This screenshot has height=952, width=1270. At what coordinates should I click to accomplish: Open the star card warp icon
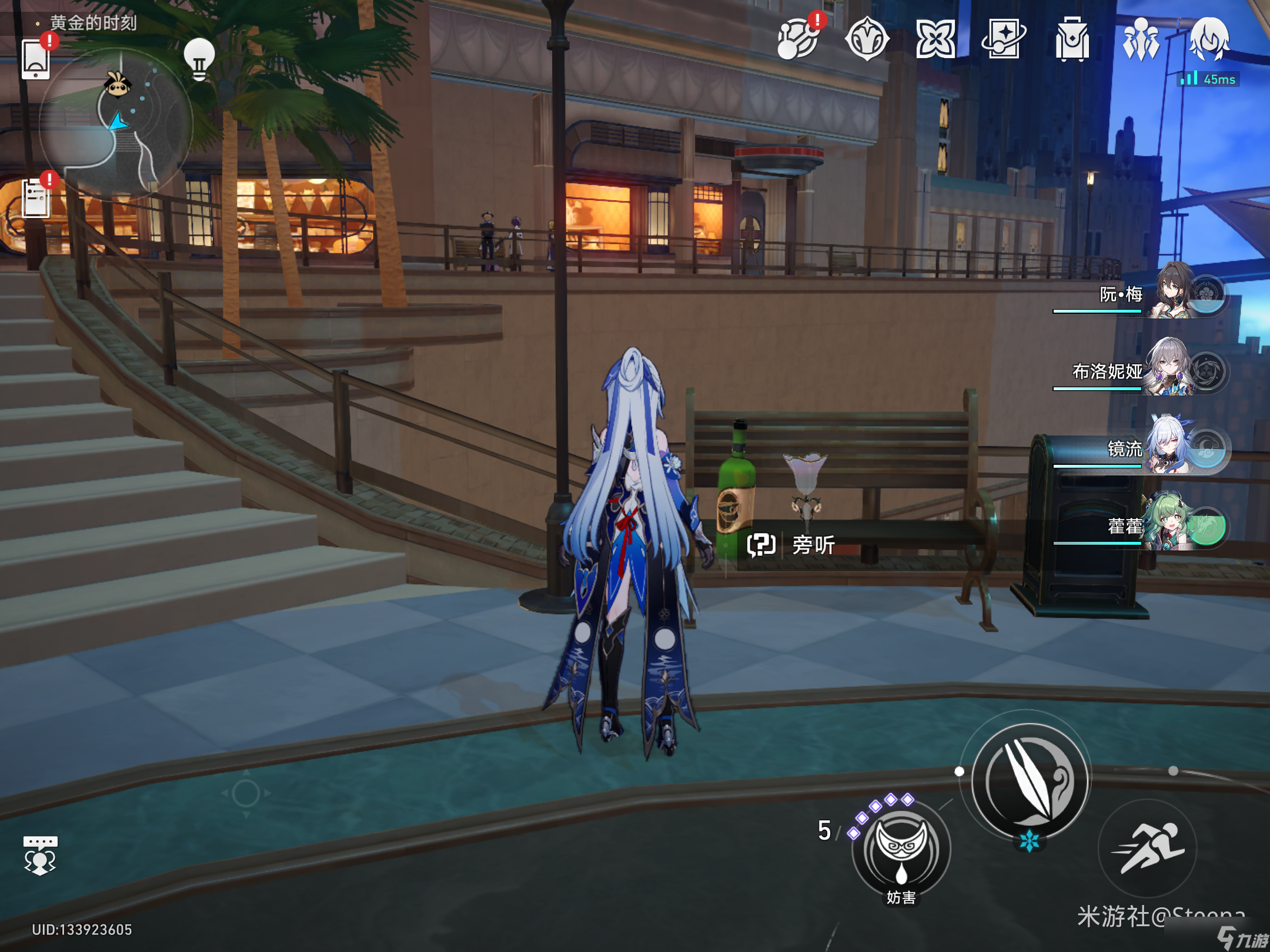pos(1004,39)
